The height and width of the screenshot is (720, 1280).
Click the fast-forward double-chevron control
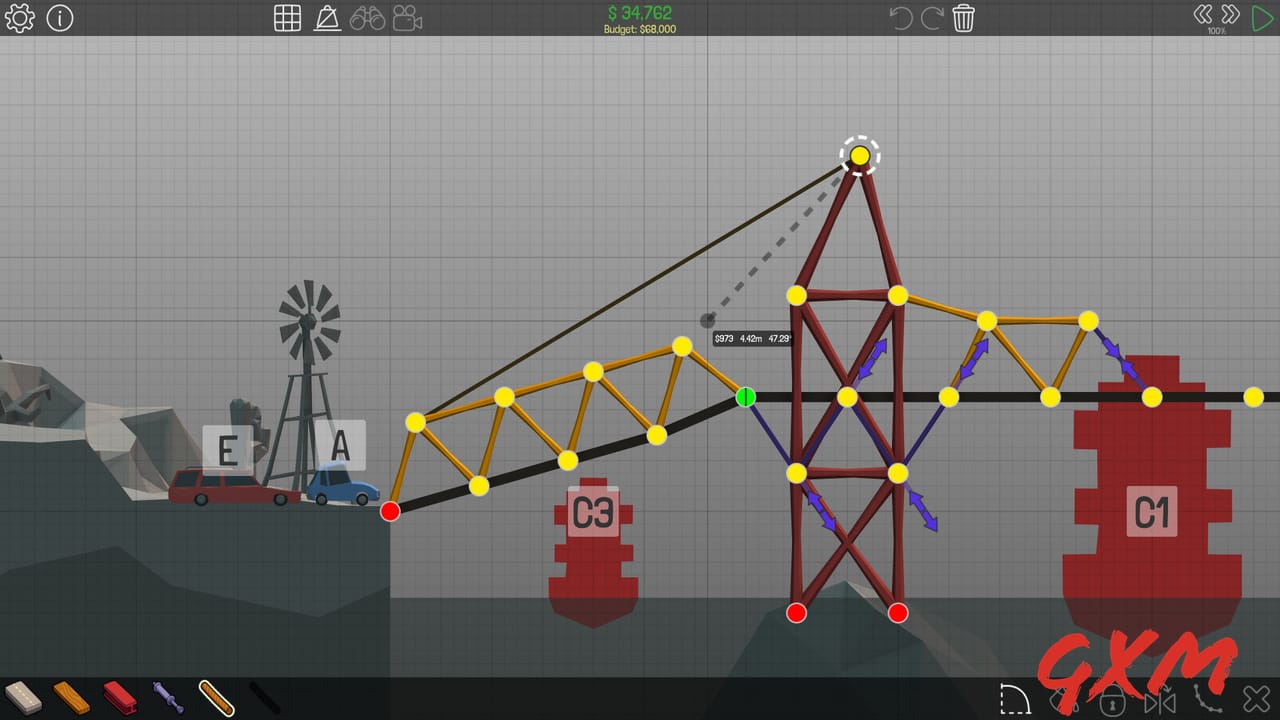pos(1229,14)
